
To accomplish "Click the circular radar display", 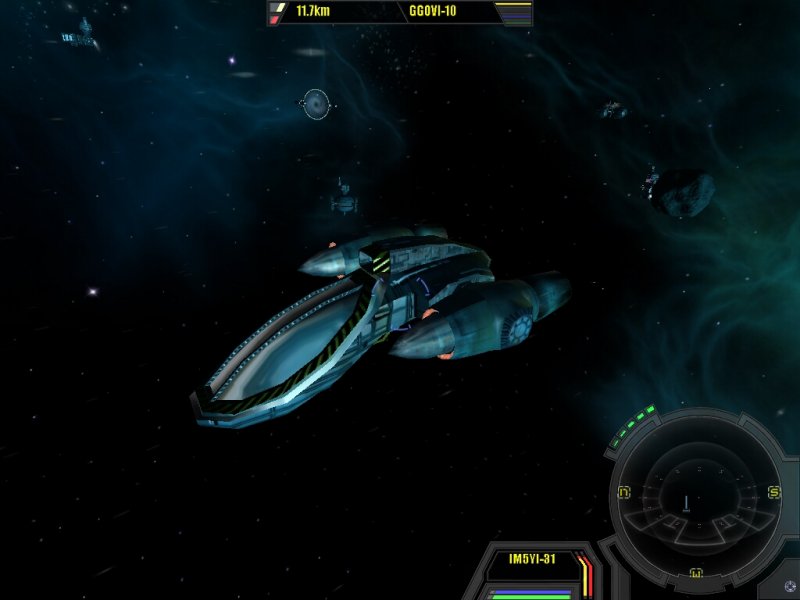I will click(x=698, y=495).
